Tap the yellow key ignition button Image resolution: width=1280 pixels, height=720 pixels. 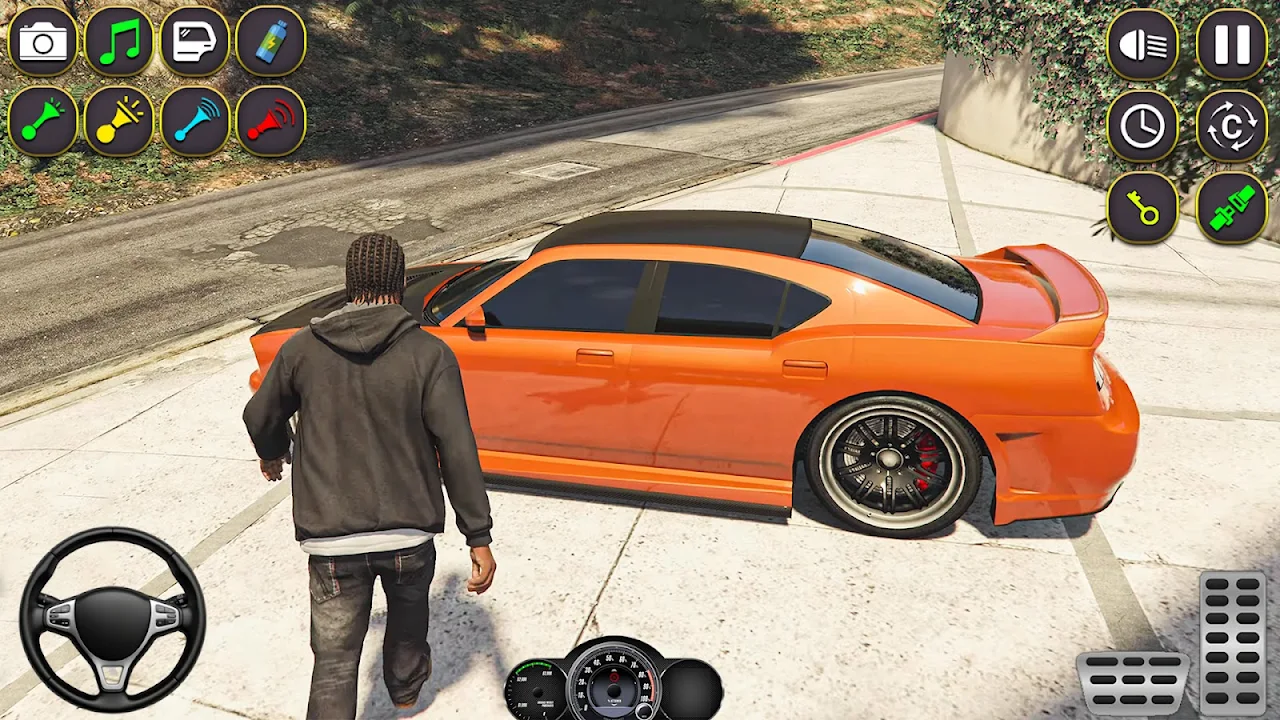pos(1143,207)
